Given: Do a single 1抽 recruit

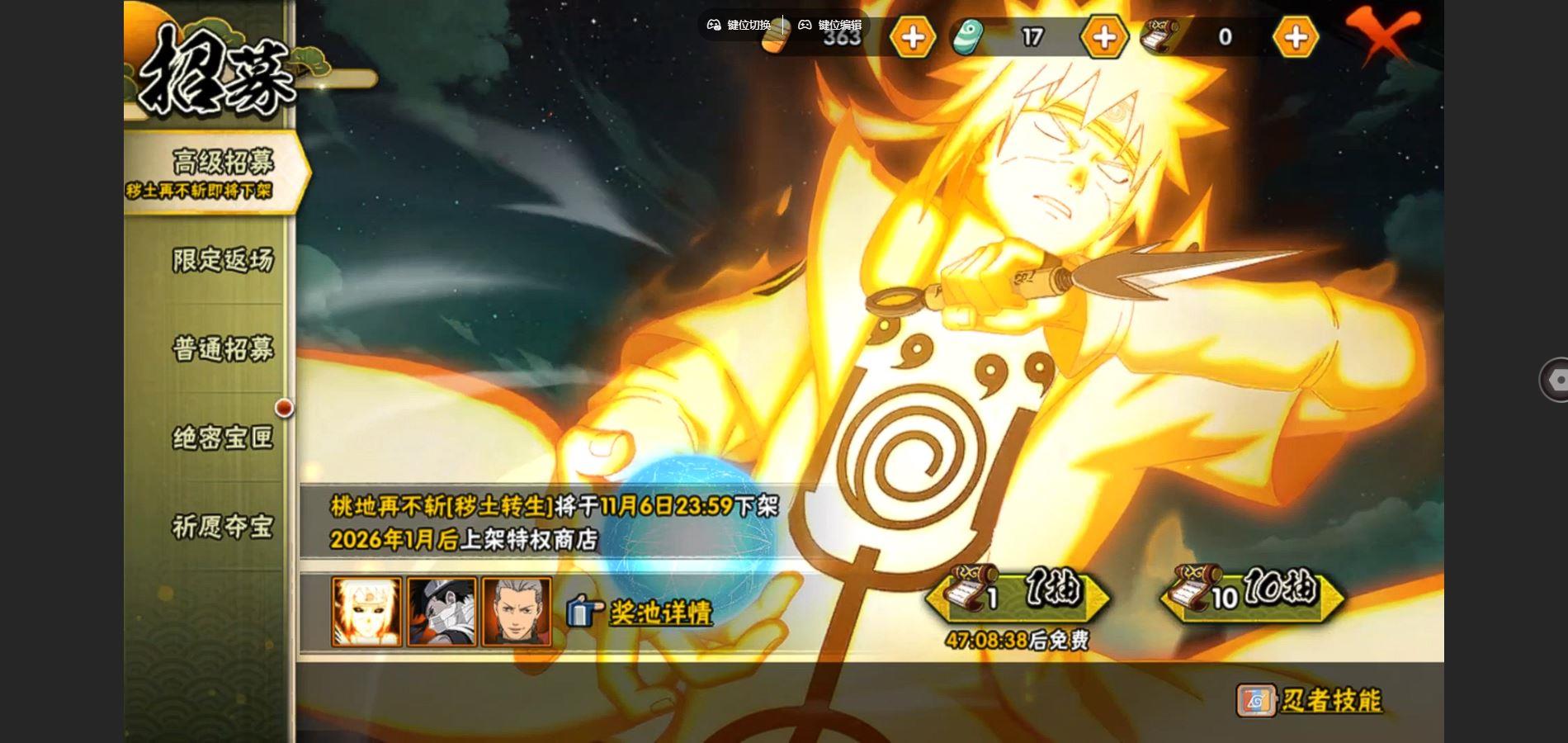Looking at the screenshot, I should [x=1018, y=594].
